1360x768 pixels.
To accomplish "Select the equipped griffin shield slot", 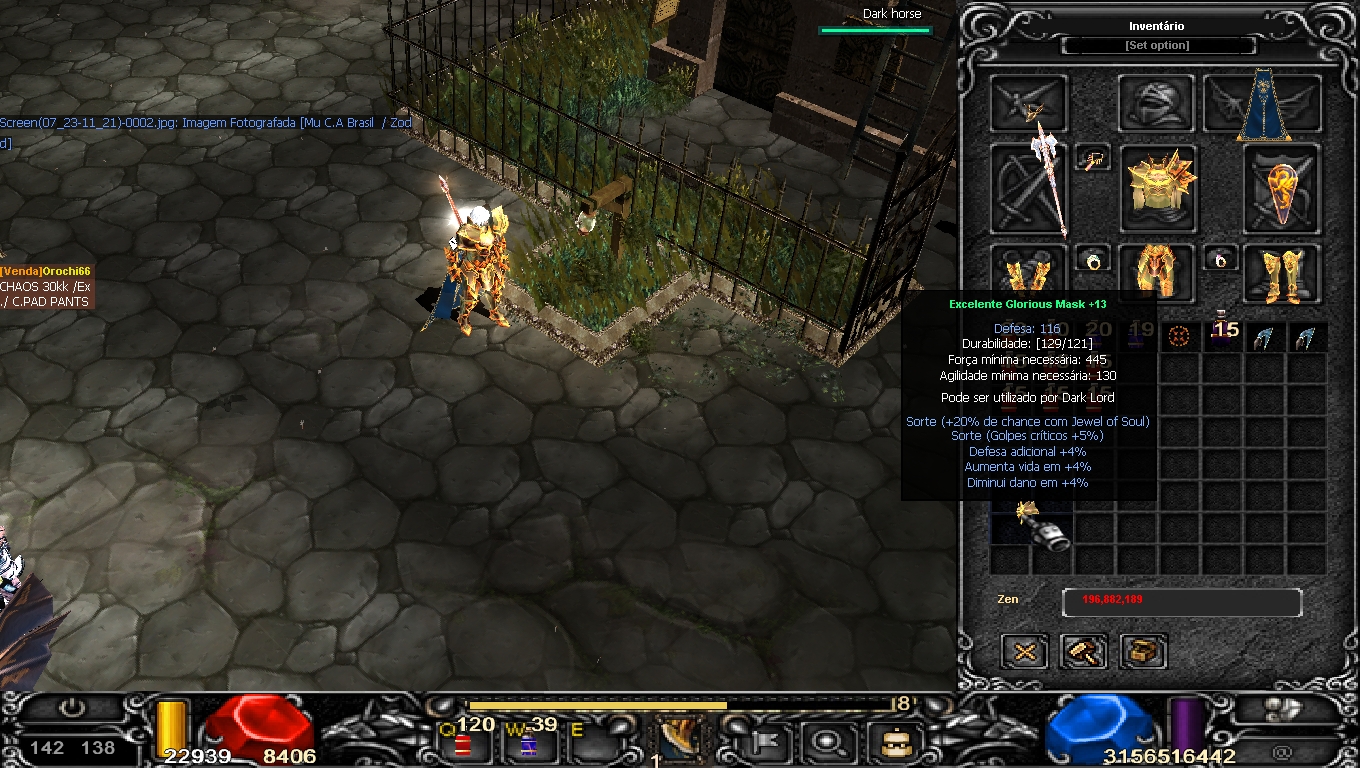I will (x=1282, y=189).
